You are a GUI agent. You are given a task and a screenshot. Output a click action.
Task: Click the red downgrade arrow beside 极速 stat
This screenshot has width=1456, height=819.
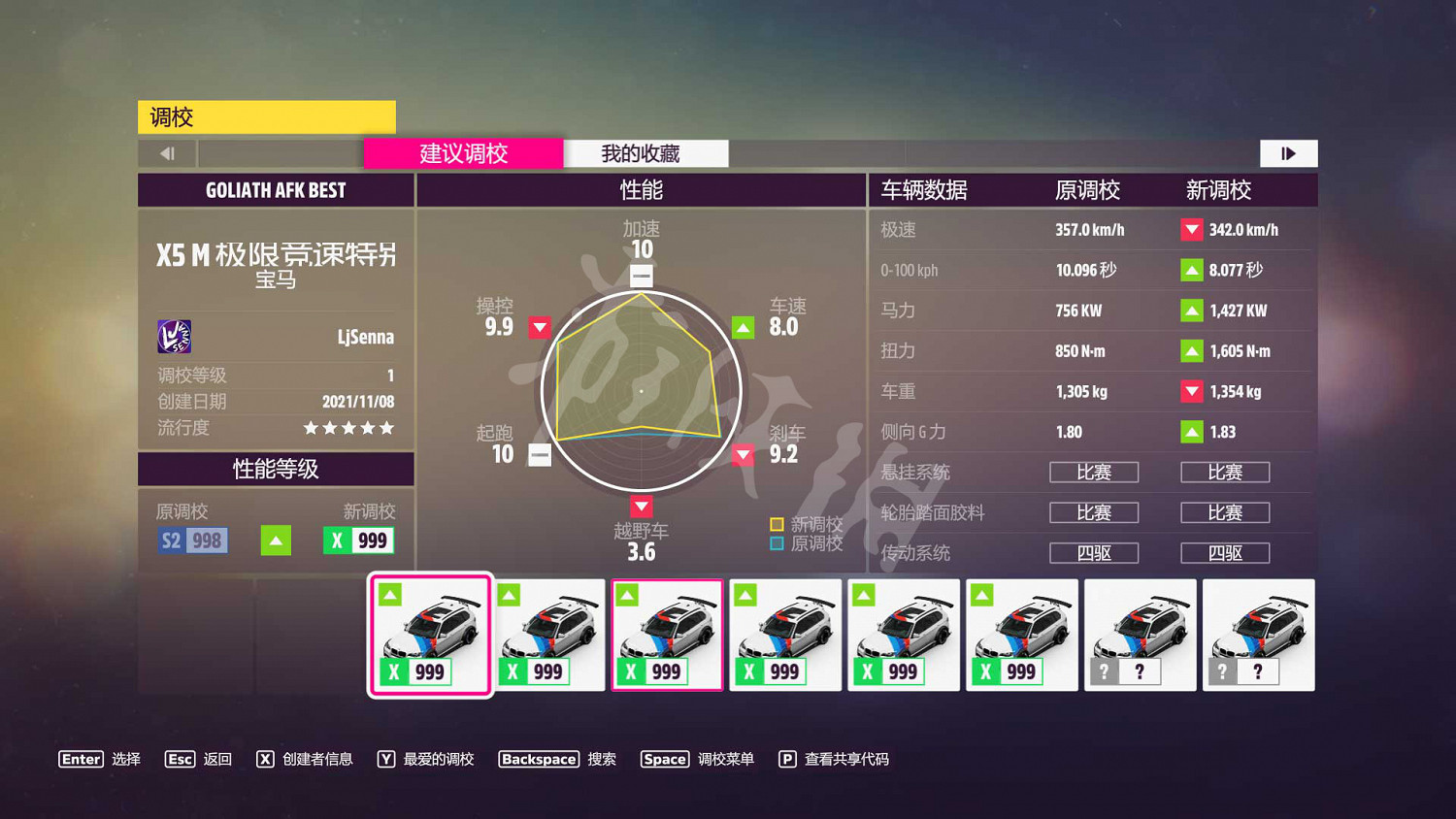pyautogui.click(x=1191, y=230)
